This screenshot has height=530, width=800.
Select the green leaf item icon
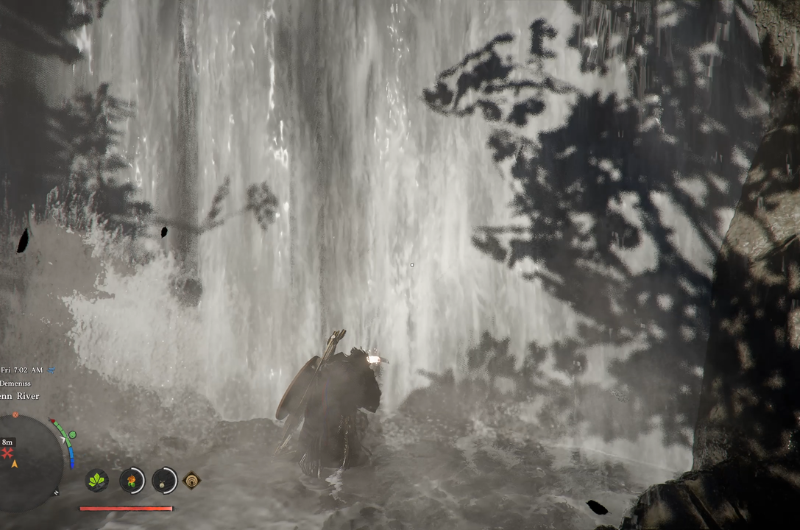pos(98,480)
